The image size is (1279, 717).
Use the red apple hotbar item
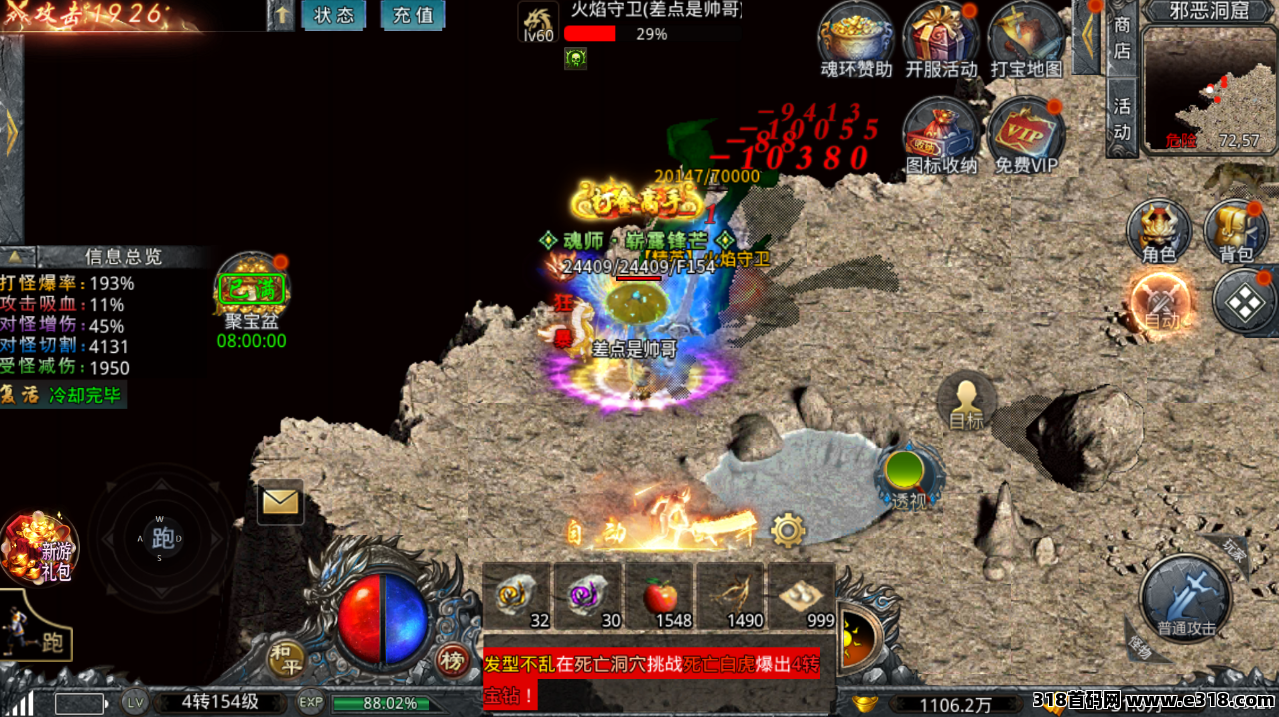(660, 596)
